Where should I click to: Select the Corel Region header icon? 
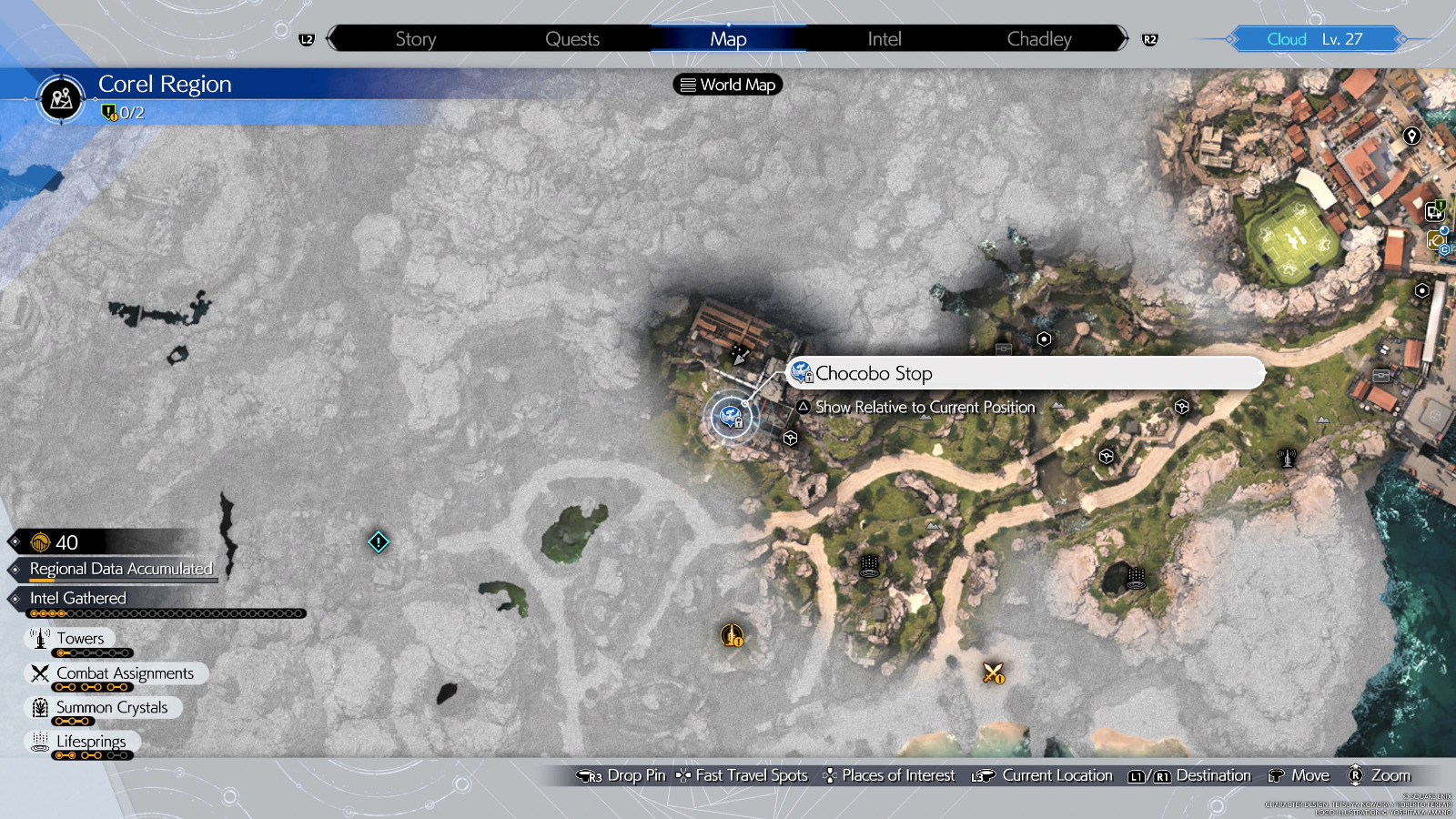click(62, 98)
